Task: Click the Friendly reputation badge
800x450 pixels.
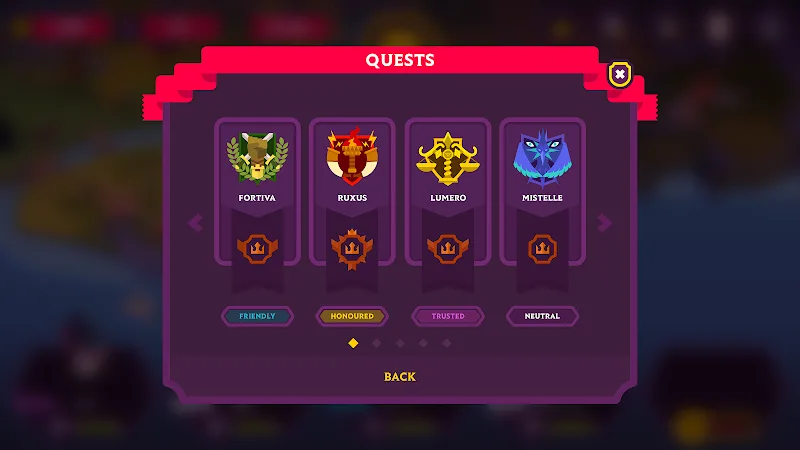Action: click(x=257, y=316)
